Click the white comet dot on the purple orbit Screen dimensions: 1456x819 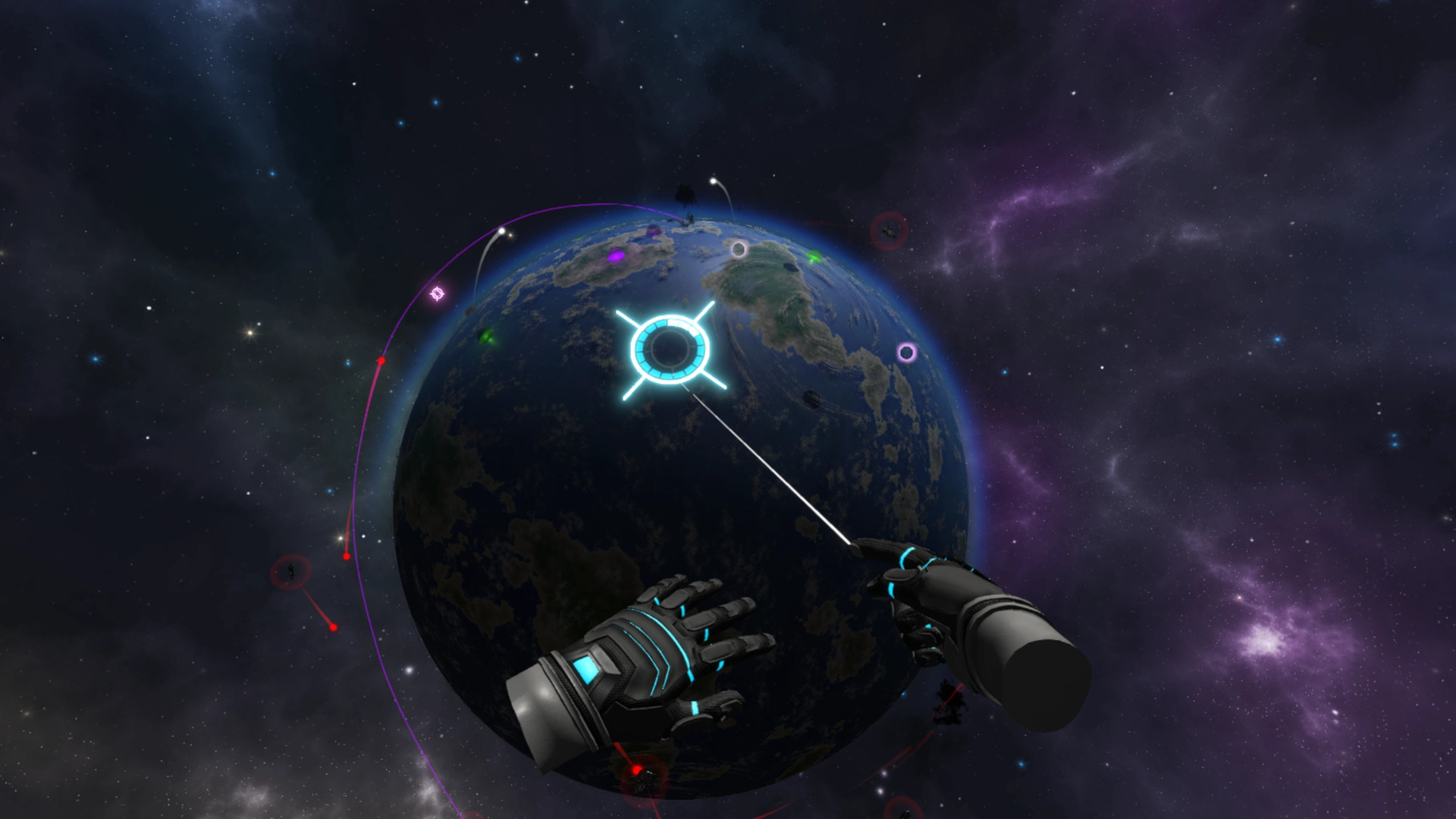[501, 231]
